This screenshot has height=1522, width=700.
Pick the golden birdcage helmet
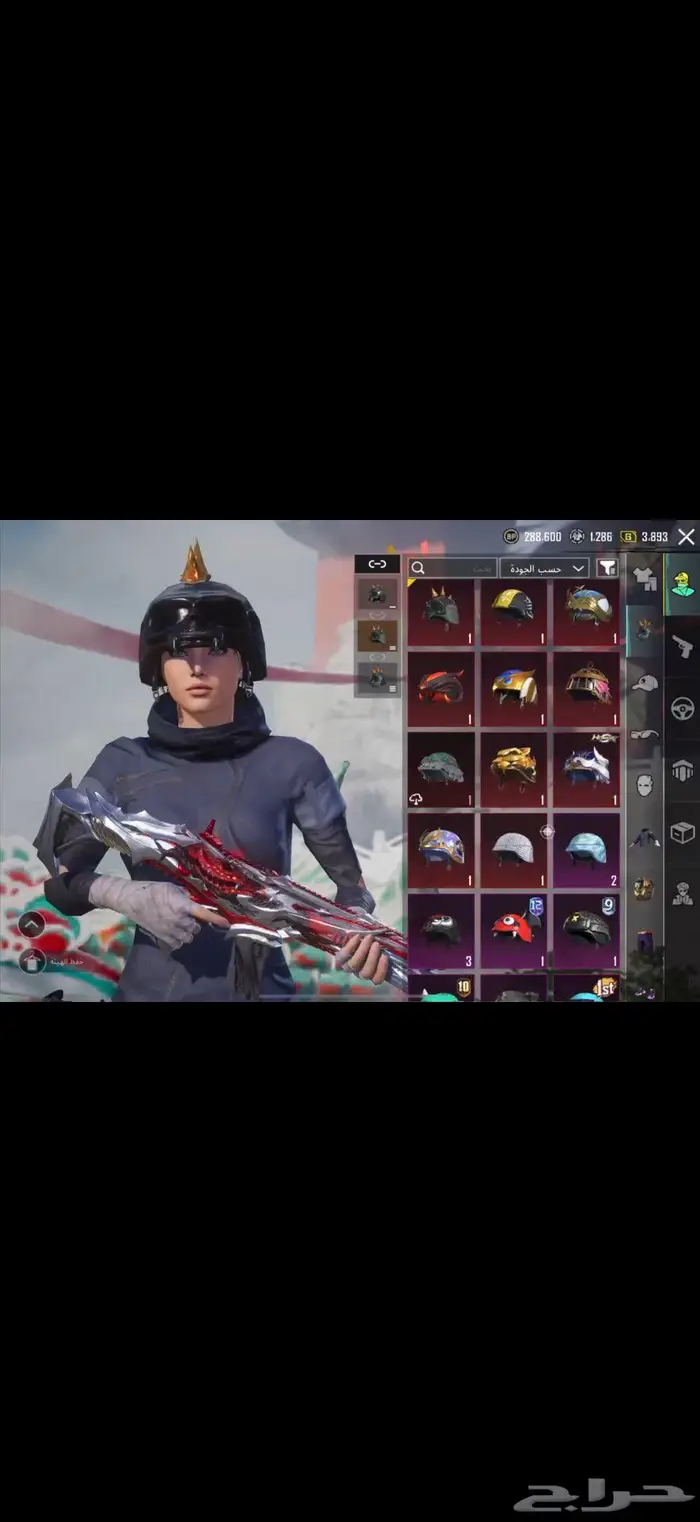[586, 685]
